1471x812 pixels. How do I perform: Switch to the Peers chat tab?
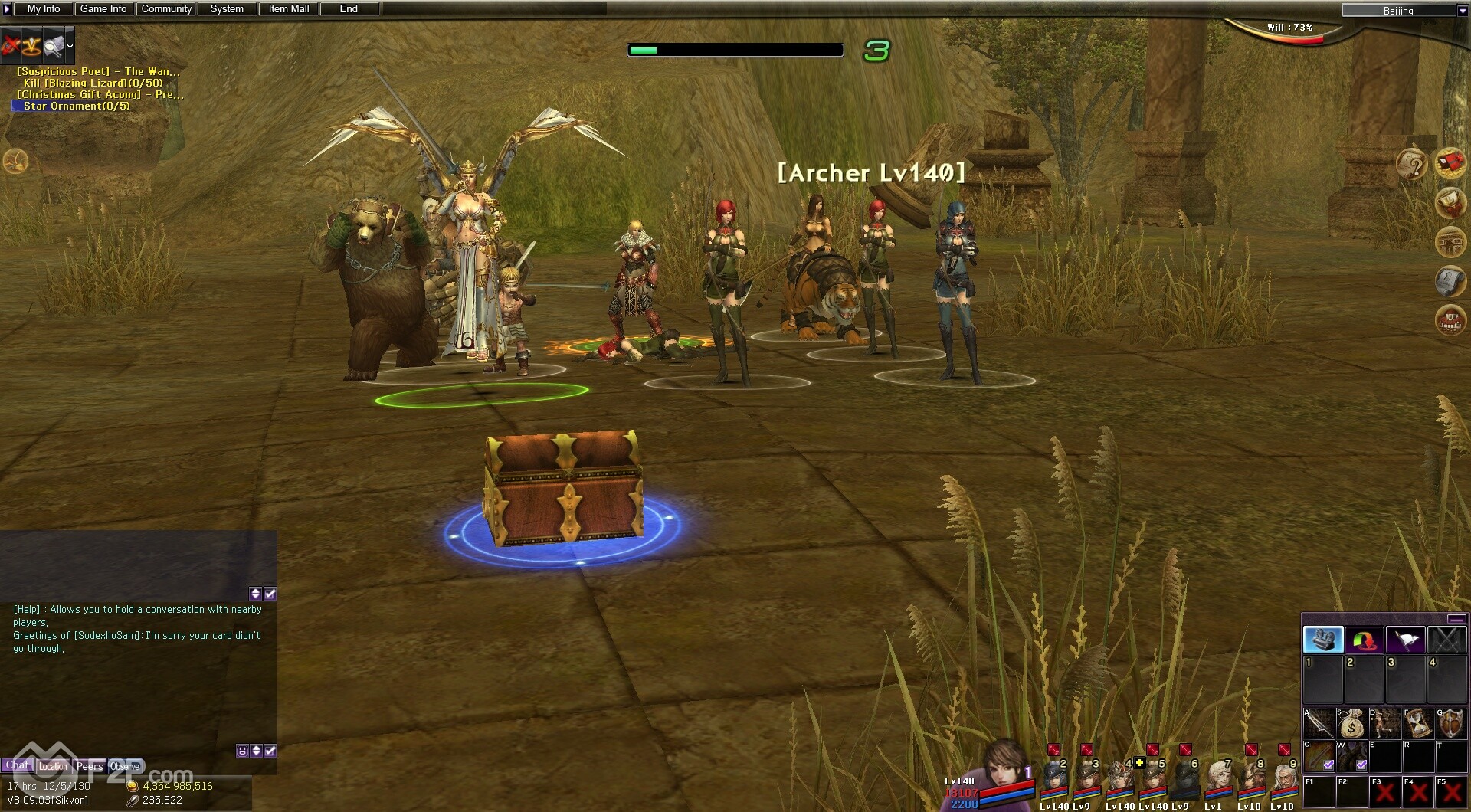[90, 766]
